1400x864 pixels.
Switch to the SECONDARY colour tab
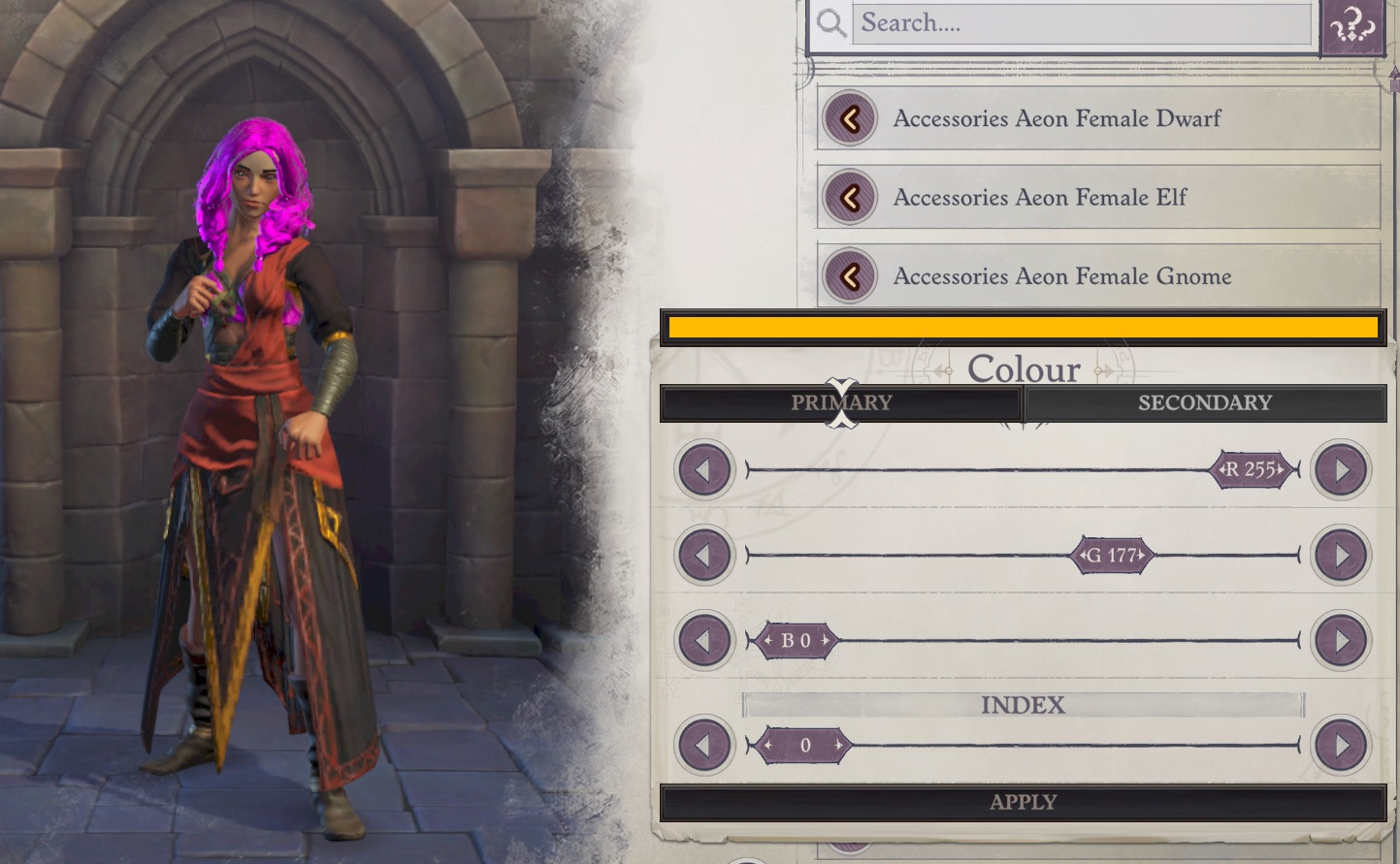click(x=1206, y=402)
